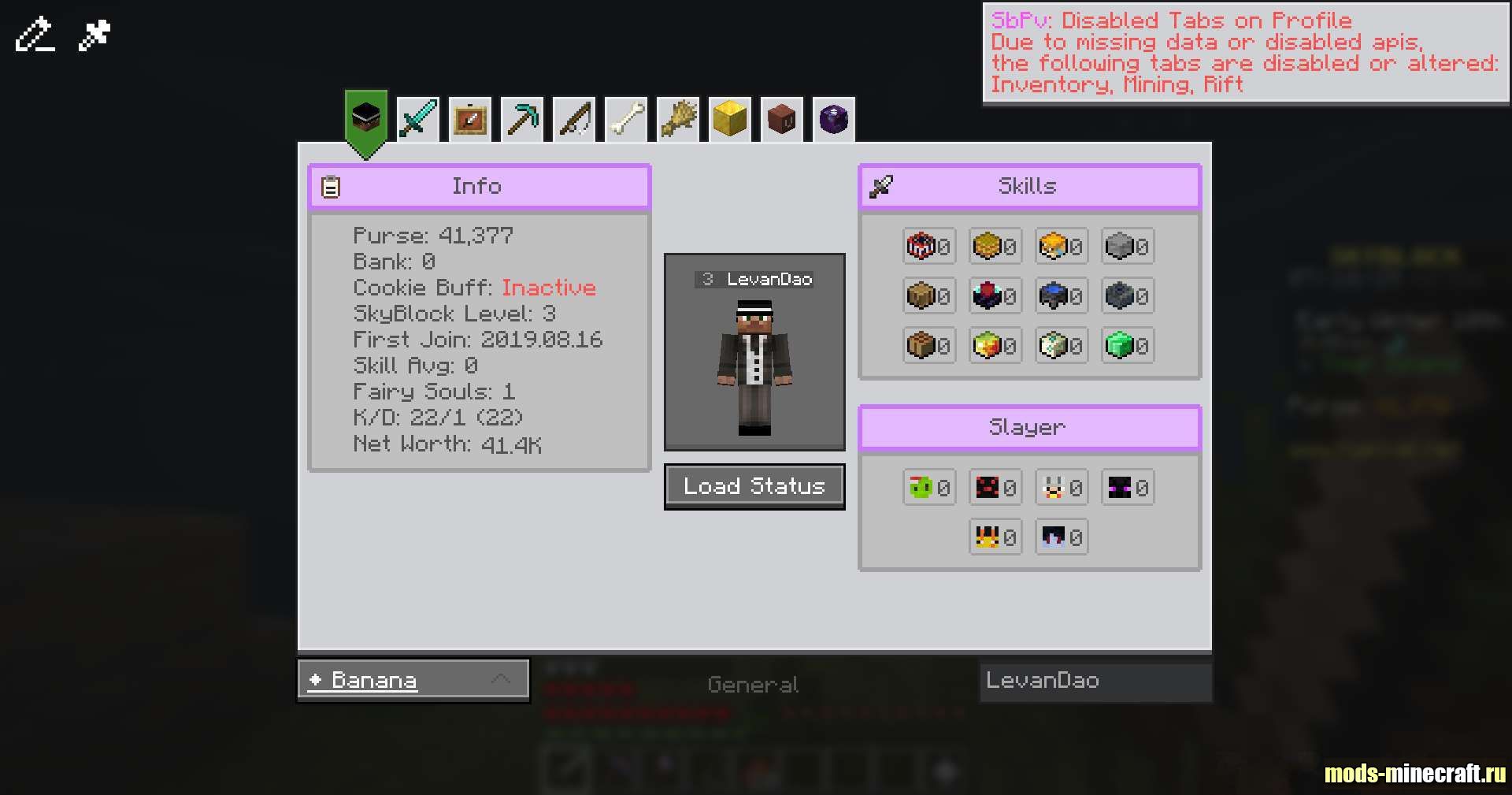This screenshot has width=1512, height=795.
Task: Choose the wheat bundle tab
Action: click(x=677, y=120)
